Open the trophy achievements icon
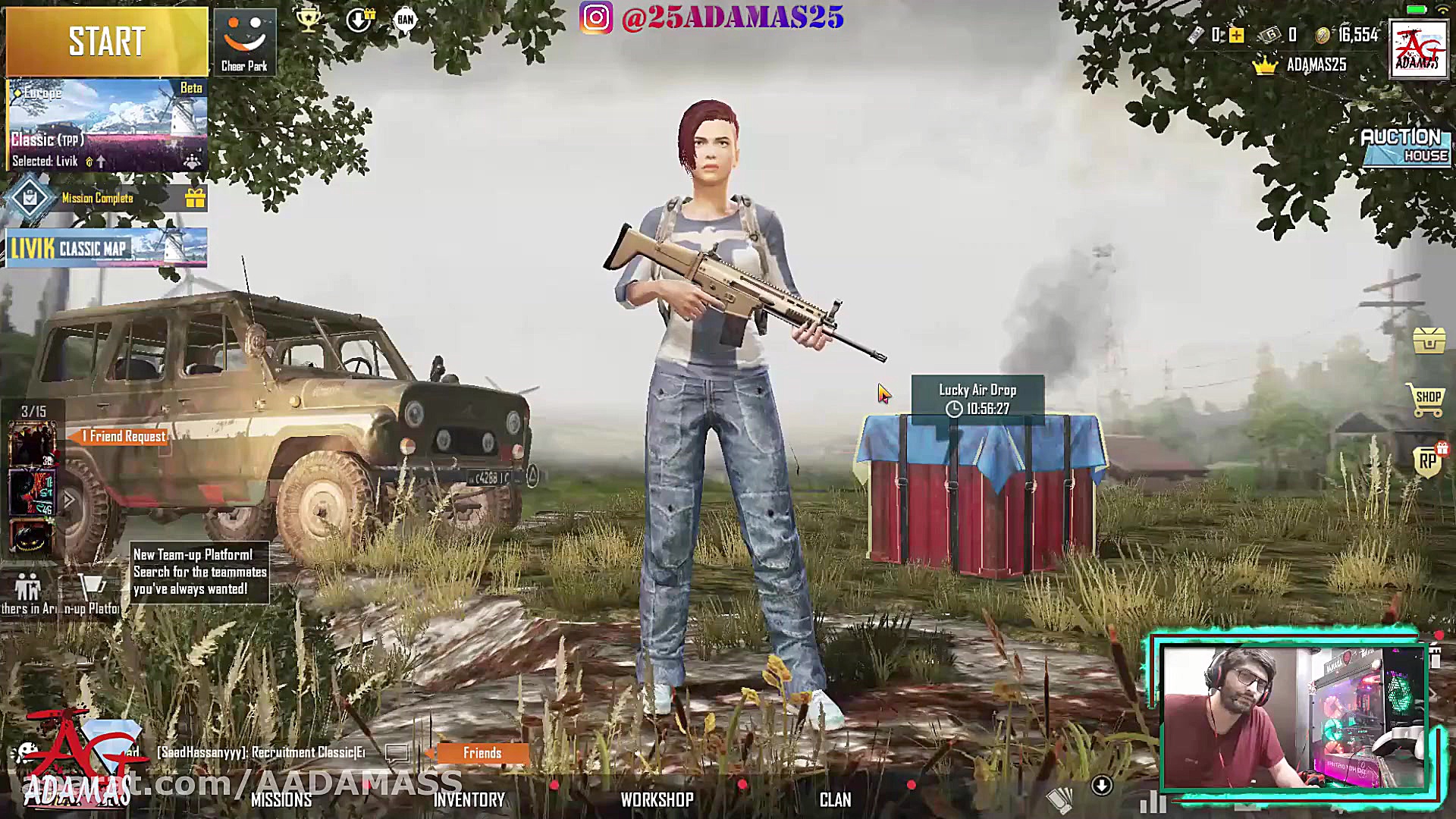 pos(308,20)
